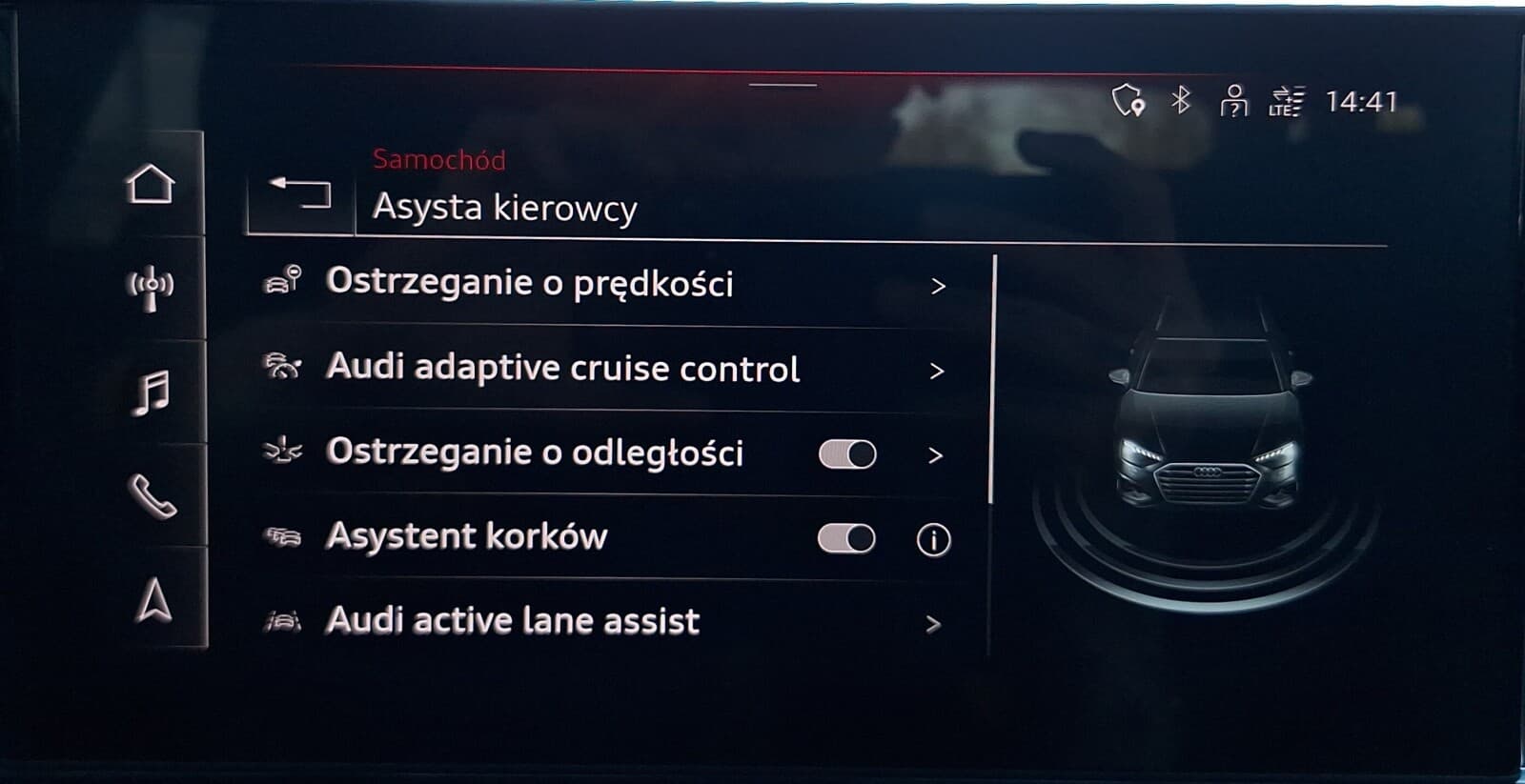This screenshot has width=1525, height=784.
Task: Expand the Ostrzeganie o odległości submenu arrow
Action: pos(935,455)
